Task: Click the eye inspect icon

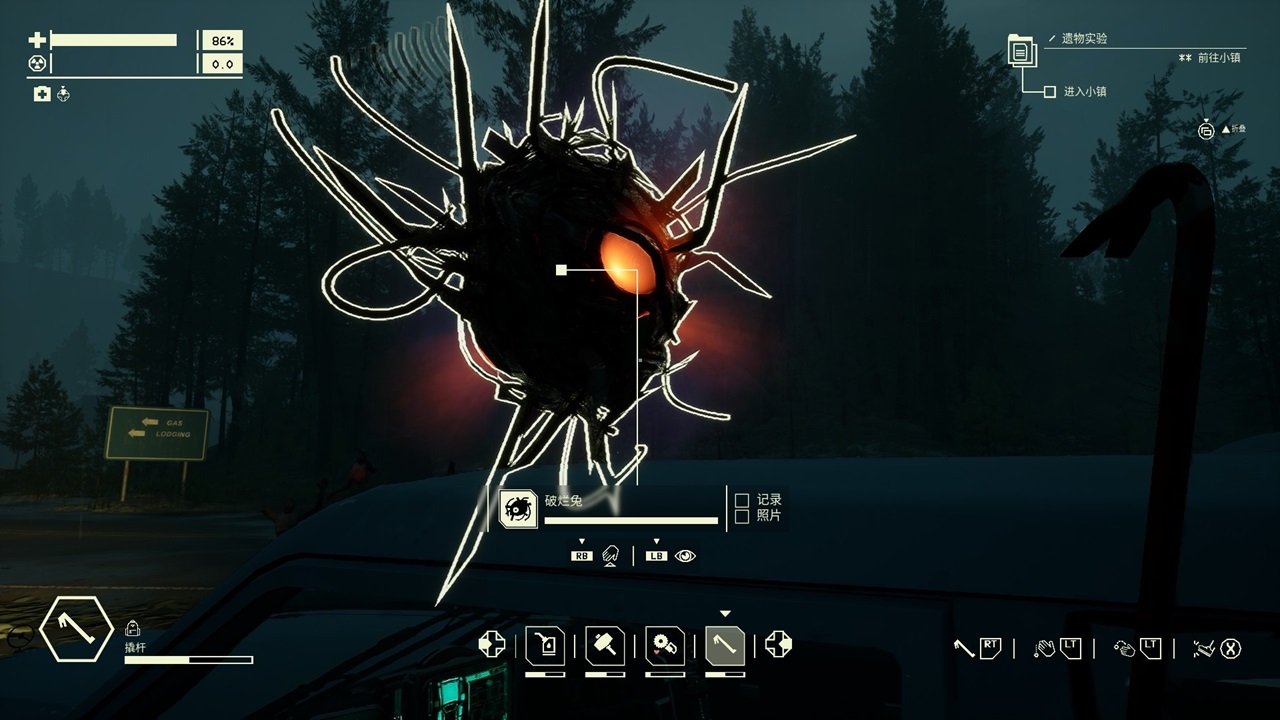Action: (x=685, y=556)
